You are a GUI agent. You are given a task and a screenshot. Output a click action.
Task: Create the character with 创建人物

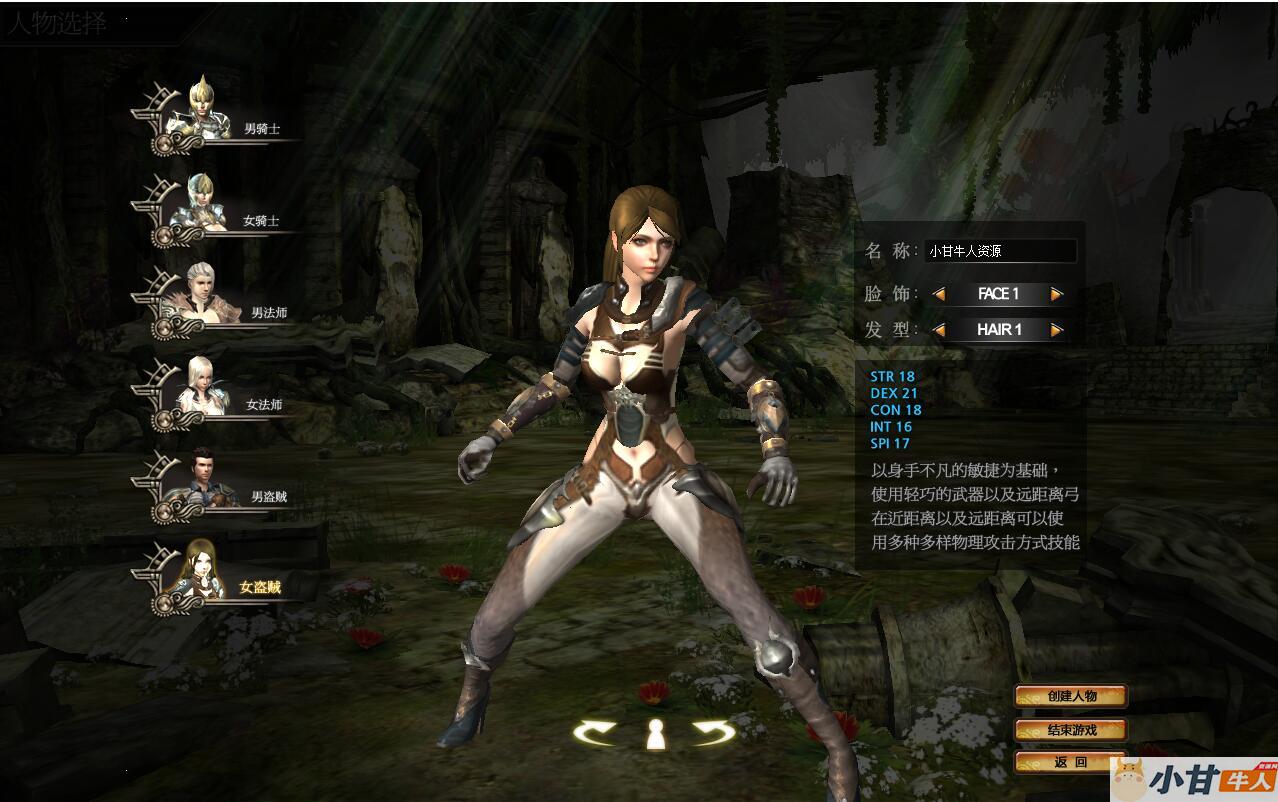click(1071, 696)
